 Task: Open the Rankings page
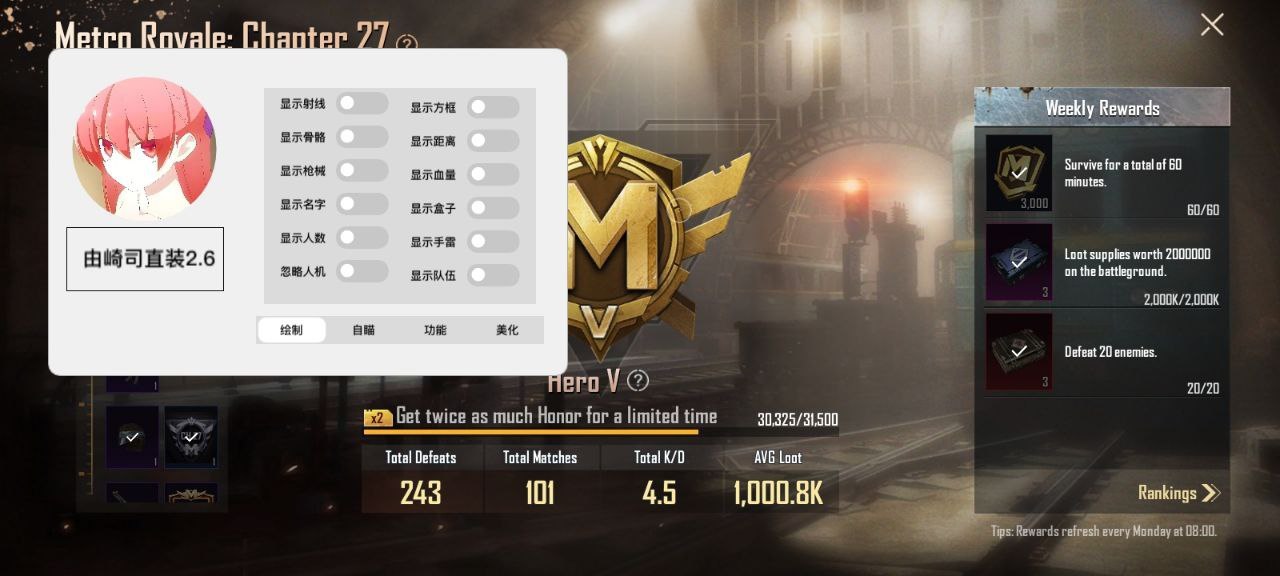point(1179,492)
